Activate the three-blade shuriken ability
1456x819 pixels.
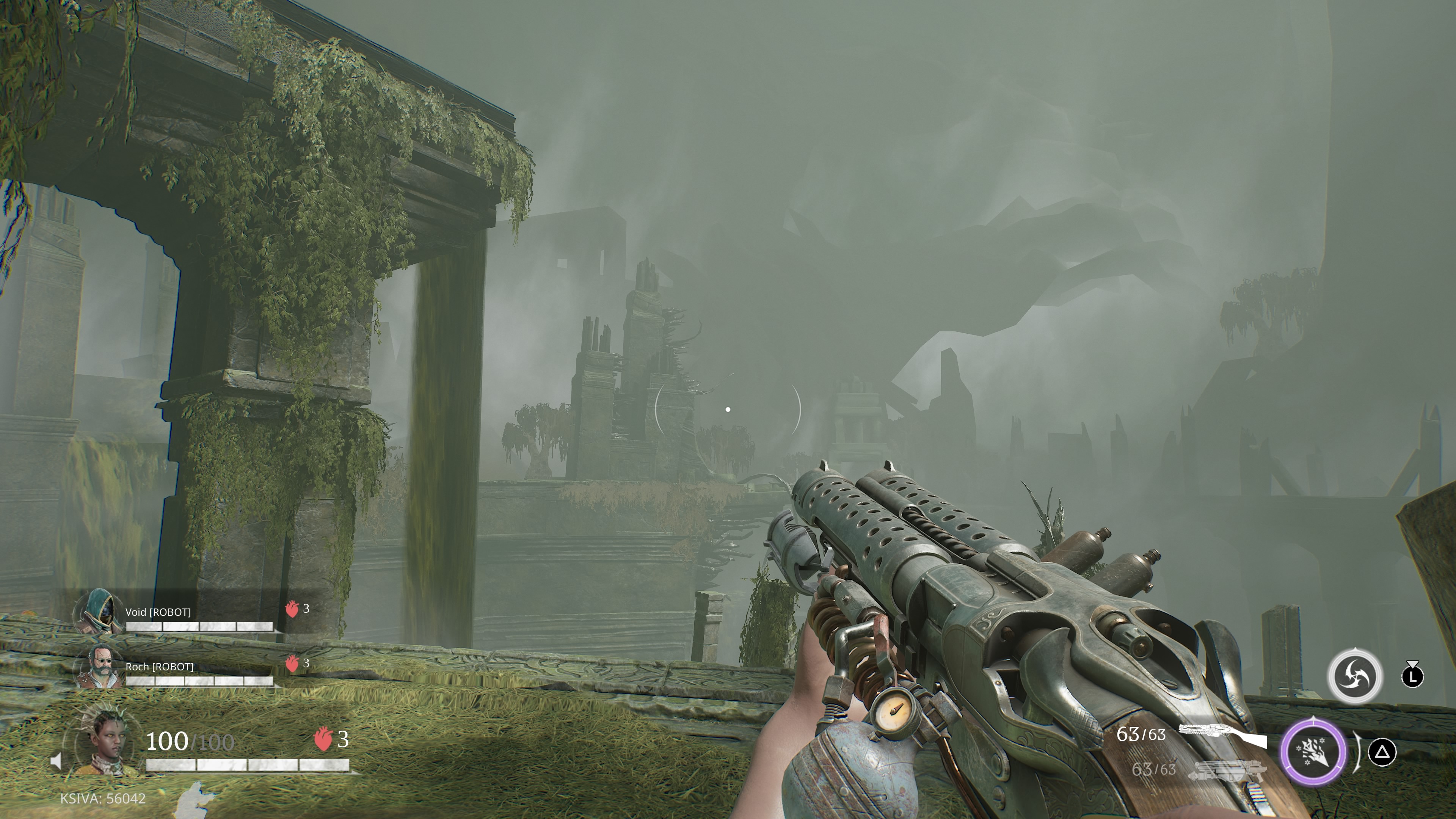coord(1355,676)
